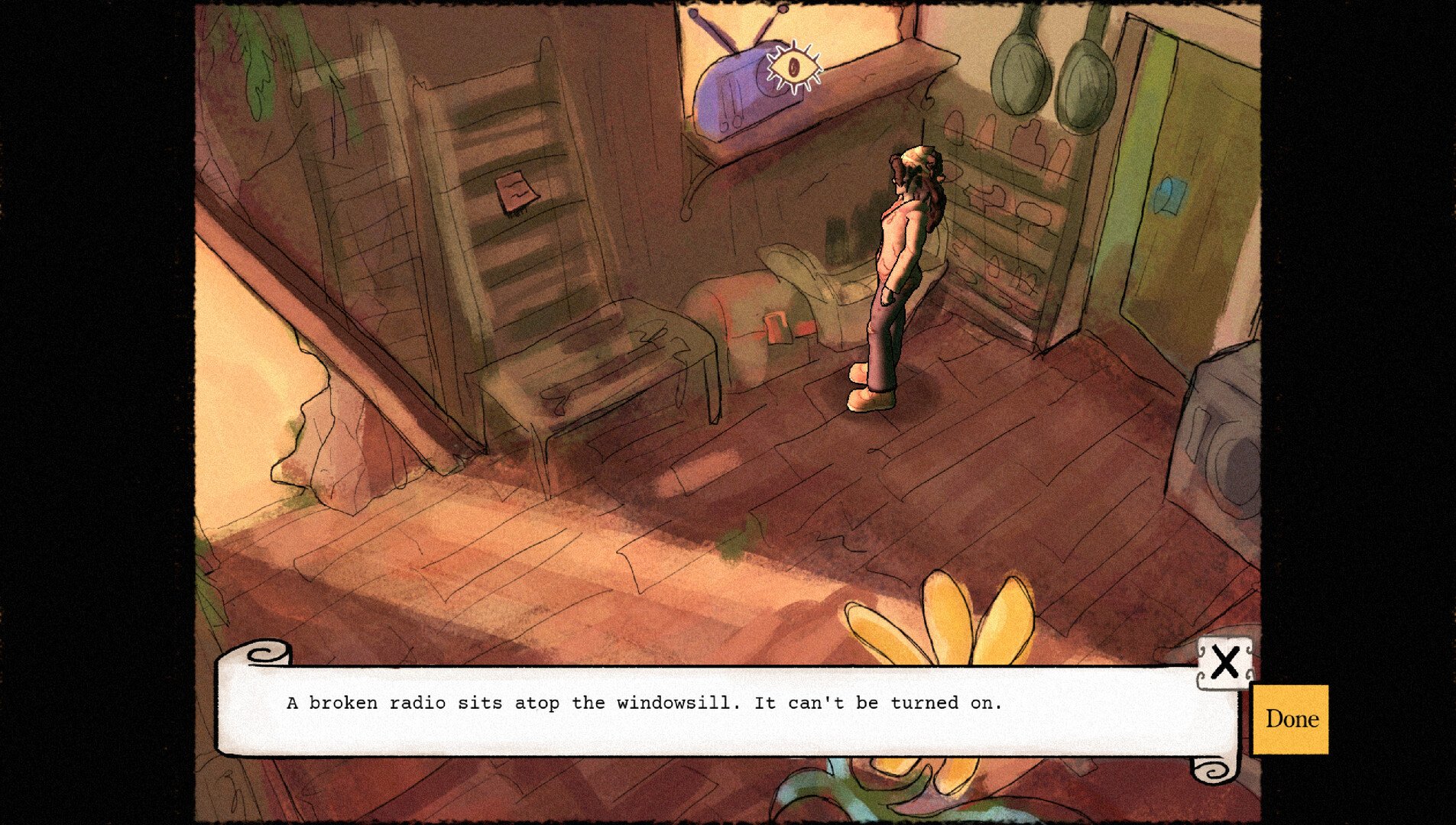Close the dialogue scroll with the X

click(x=1224, y=662)
